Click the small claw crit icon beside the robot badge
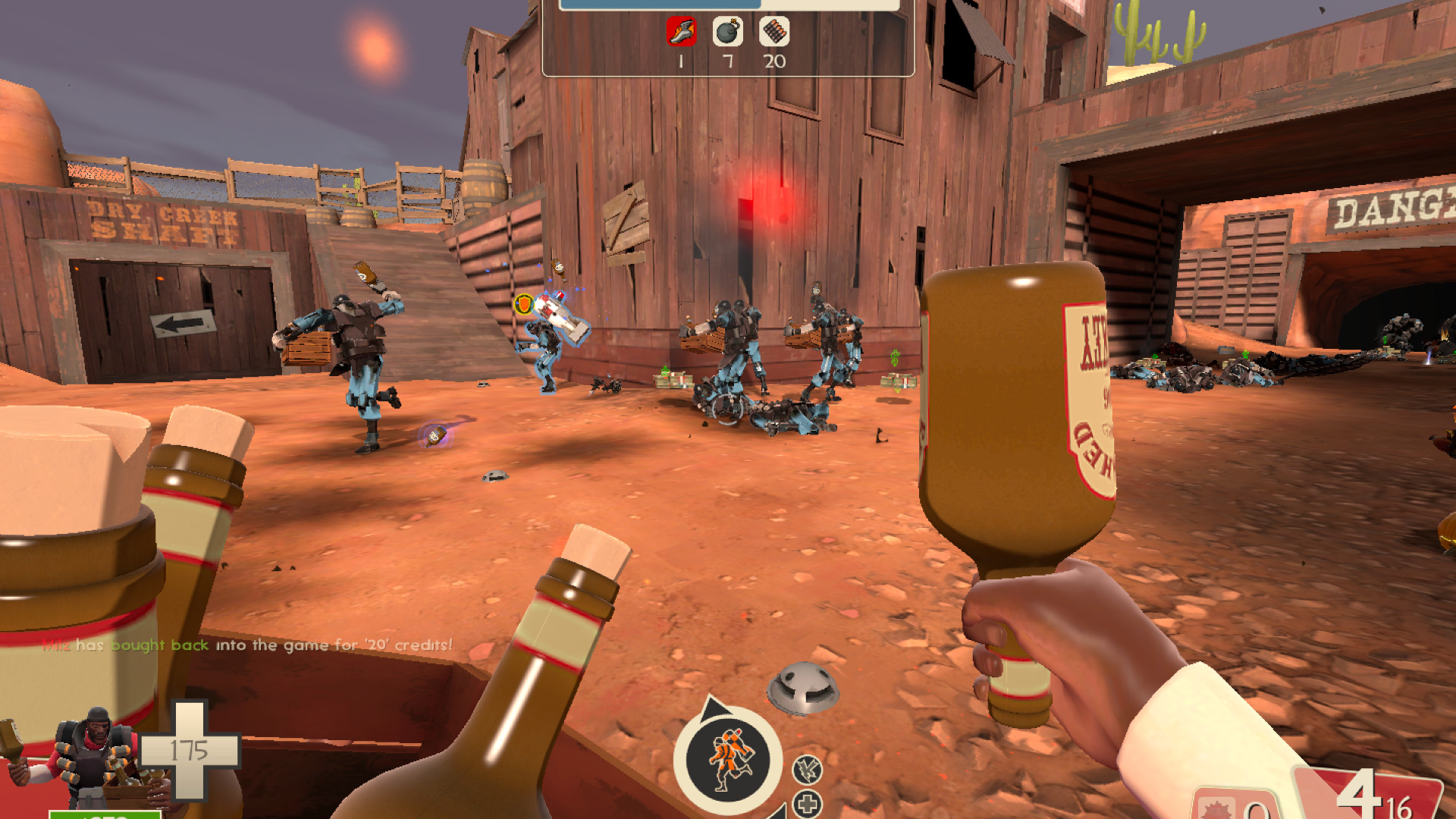Image resolution: width=1456 pixels, height=819 pixels. (x=806, y=768)
